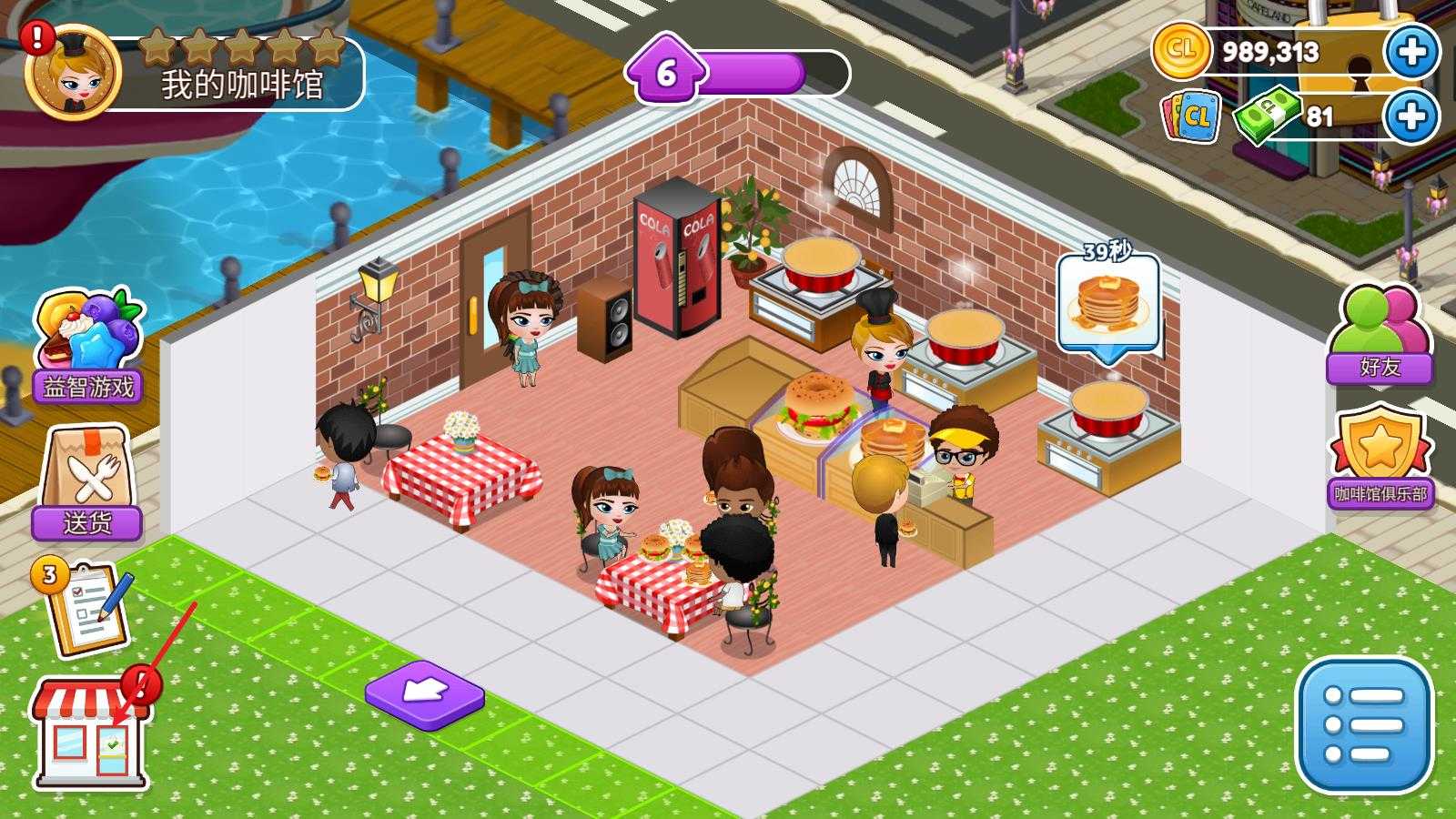The height and width of the screenshot is (819, 1456).
Task: Open the CL cards collection icon
Action: 1191,116
